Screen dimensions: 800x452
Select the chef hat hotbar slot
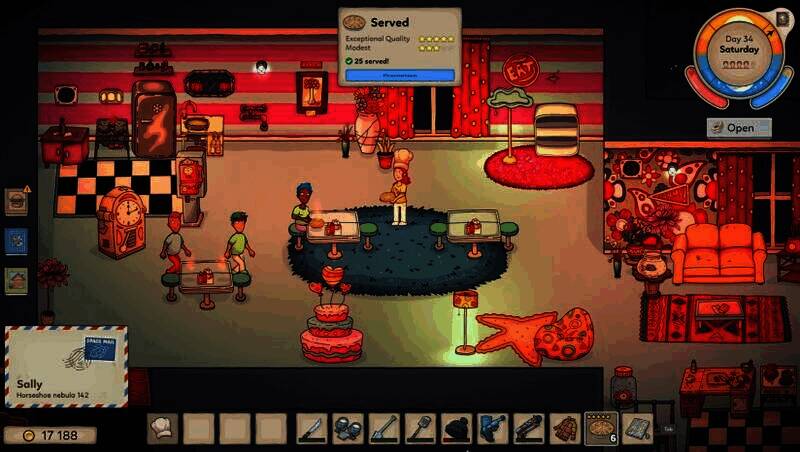pyautogui.click(x=162, y=429)
